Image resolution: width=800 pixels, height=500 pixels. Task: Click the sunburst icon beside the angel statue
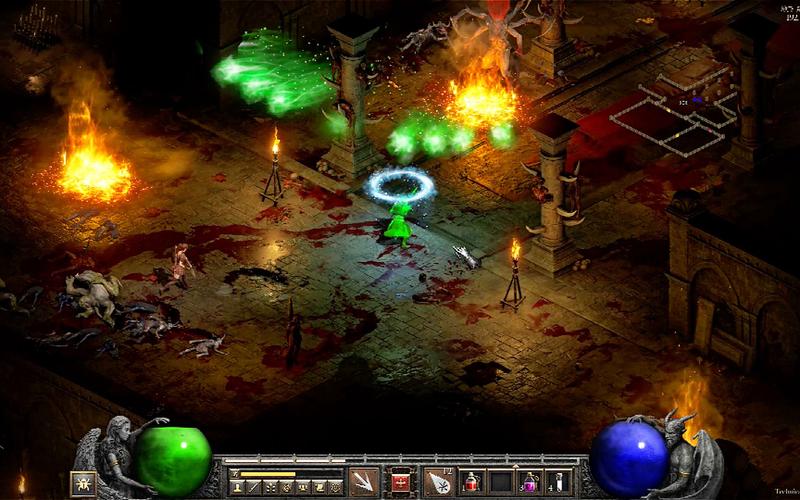pos(83,483)
